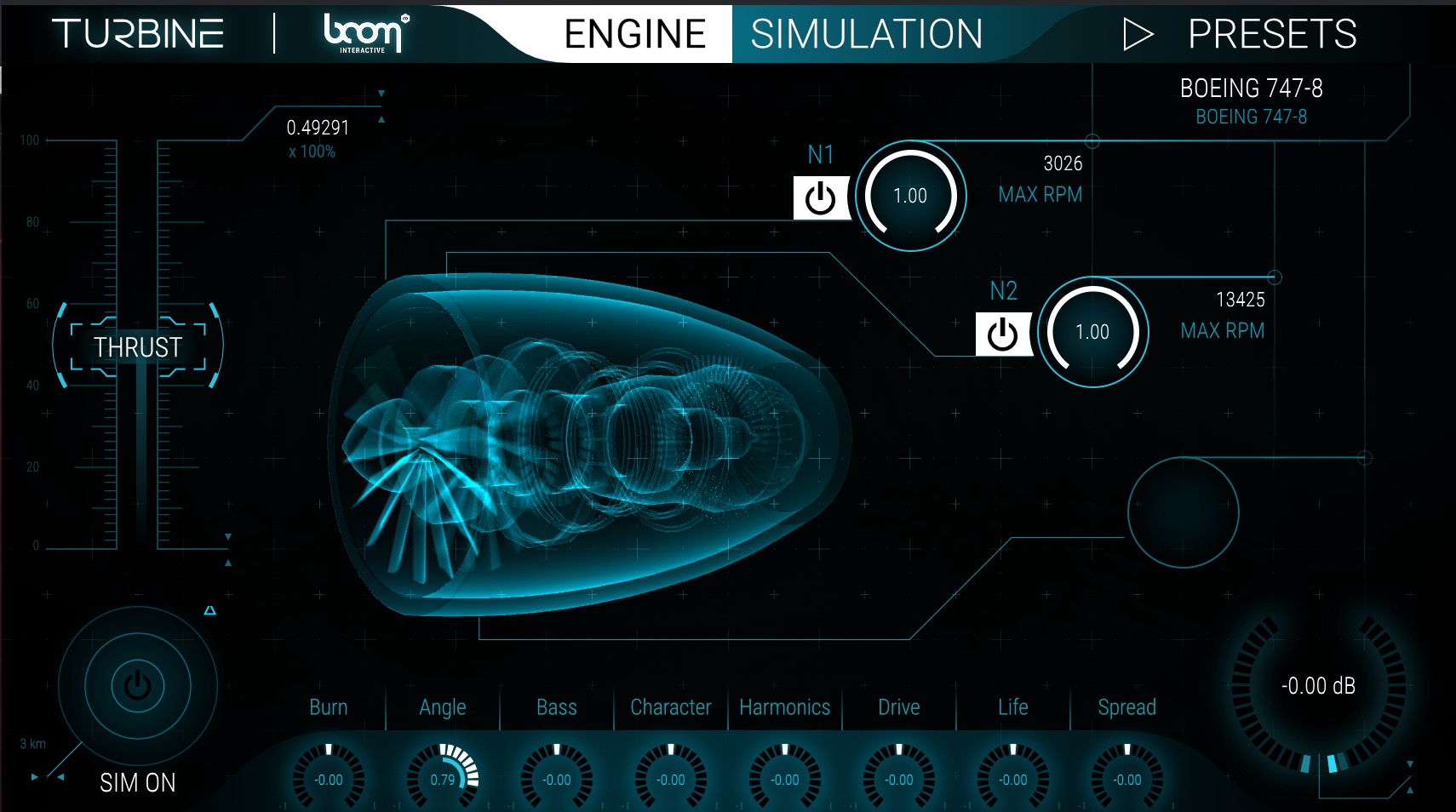Click the Drive knob

click(x=898, y=776)
